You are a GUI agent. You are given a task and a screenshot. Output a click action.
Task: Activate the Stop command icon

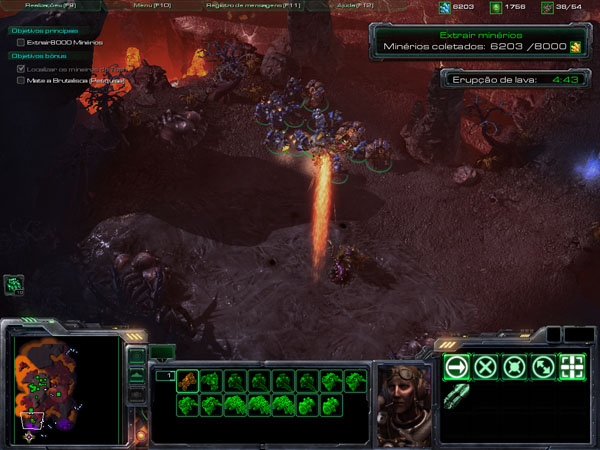486,367
